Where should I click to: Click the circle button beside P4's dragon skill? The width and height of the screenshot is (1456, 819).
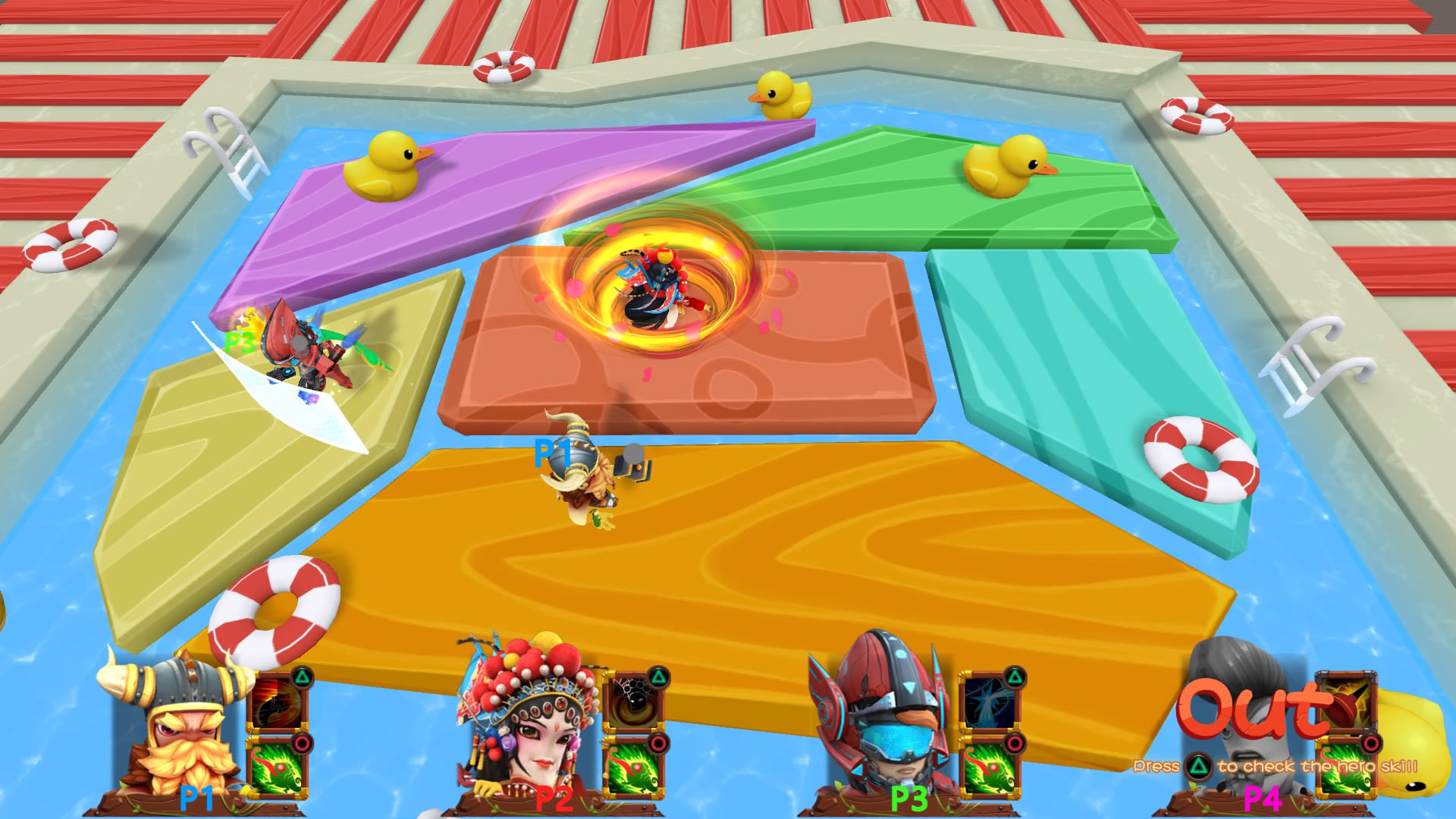(x=1369, y=743)
